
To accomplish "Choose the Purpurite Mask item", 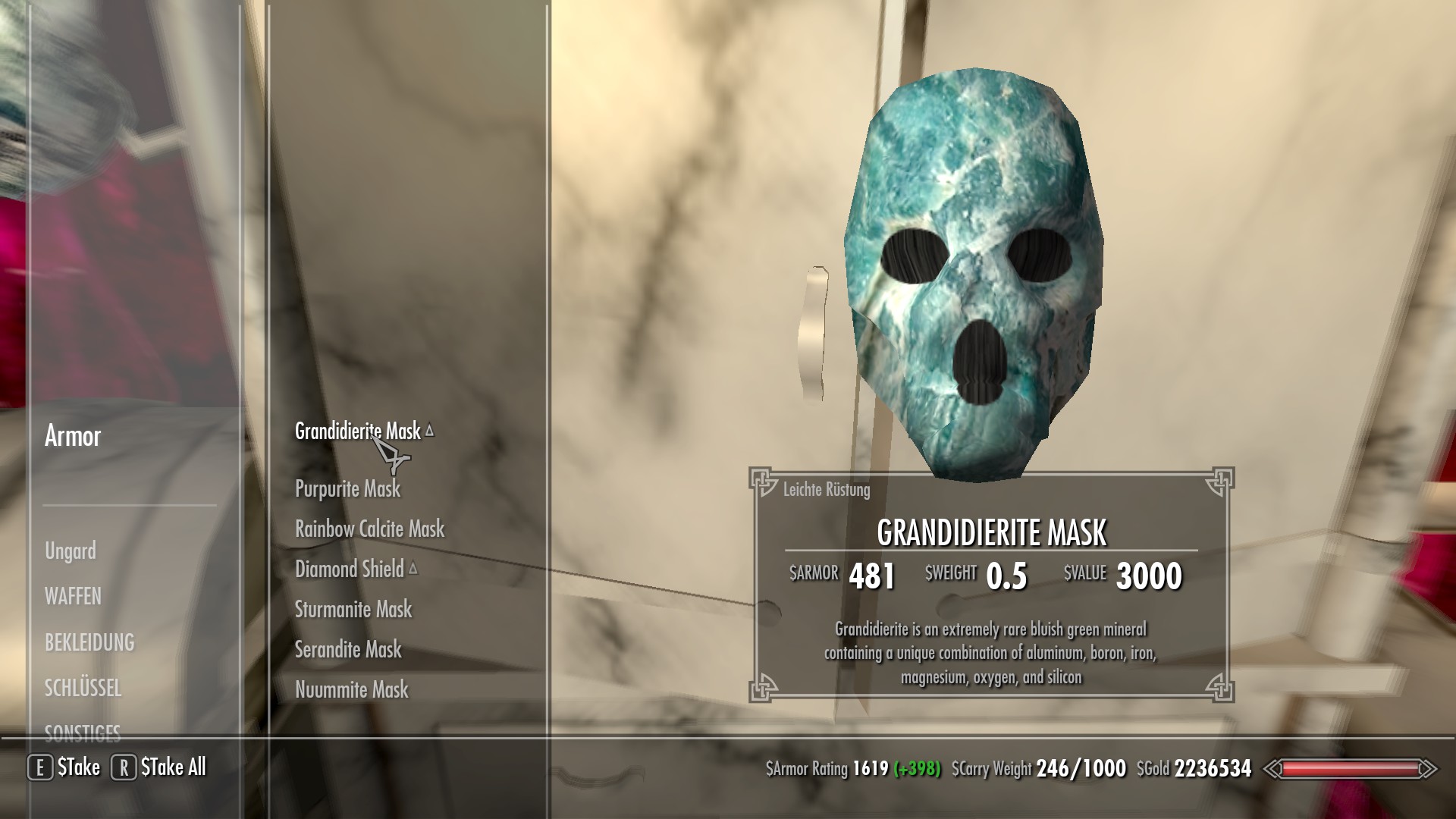I will (x=347, y=489).
